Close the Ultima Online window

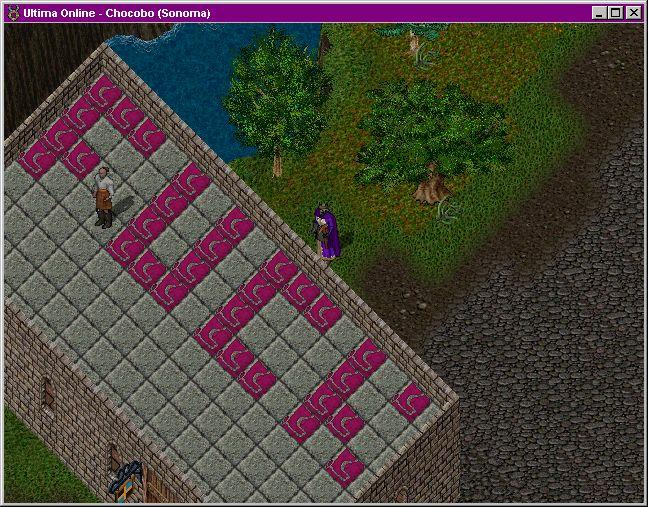click(633, 13)
